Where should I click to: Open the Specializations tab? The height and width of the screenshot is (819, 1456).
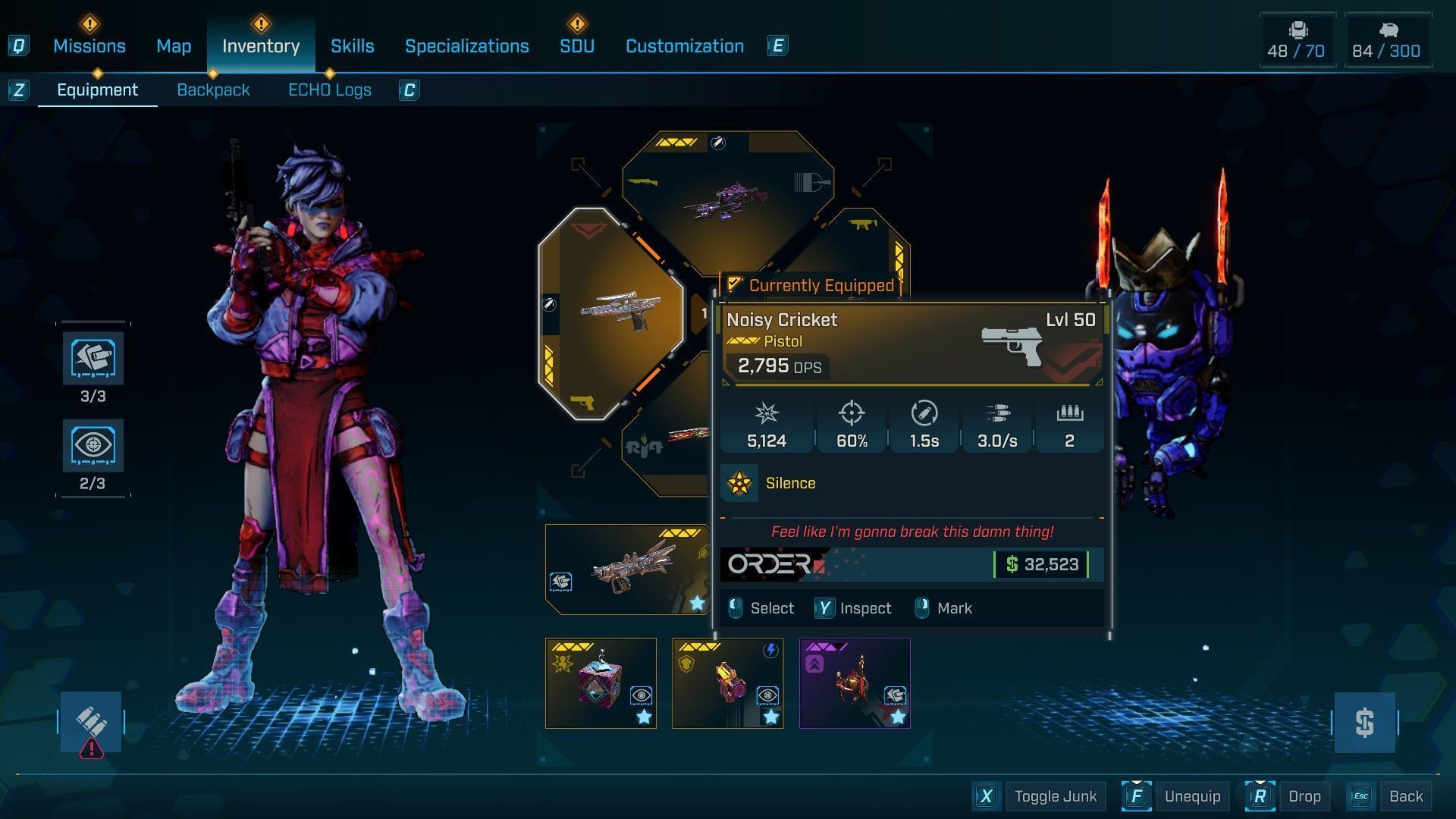pos(466,46)
